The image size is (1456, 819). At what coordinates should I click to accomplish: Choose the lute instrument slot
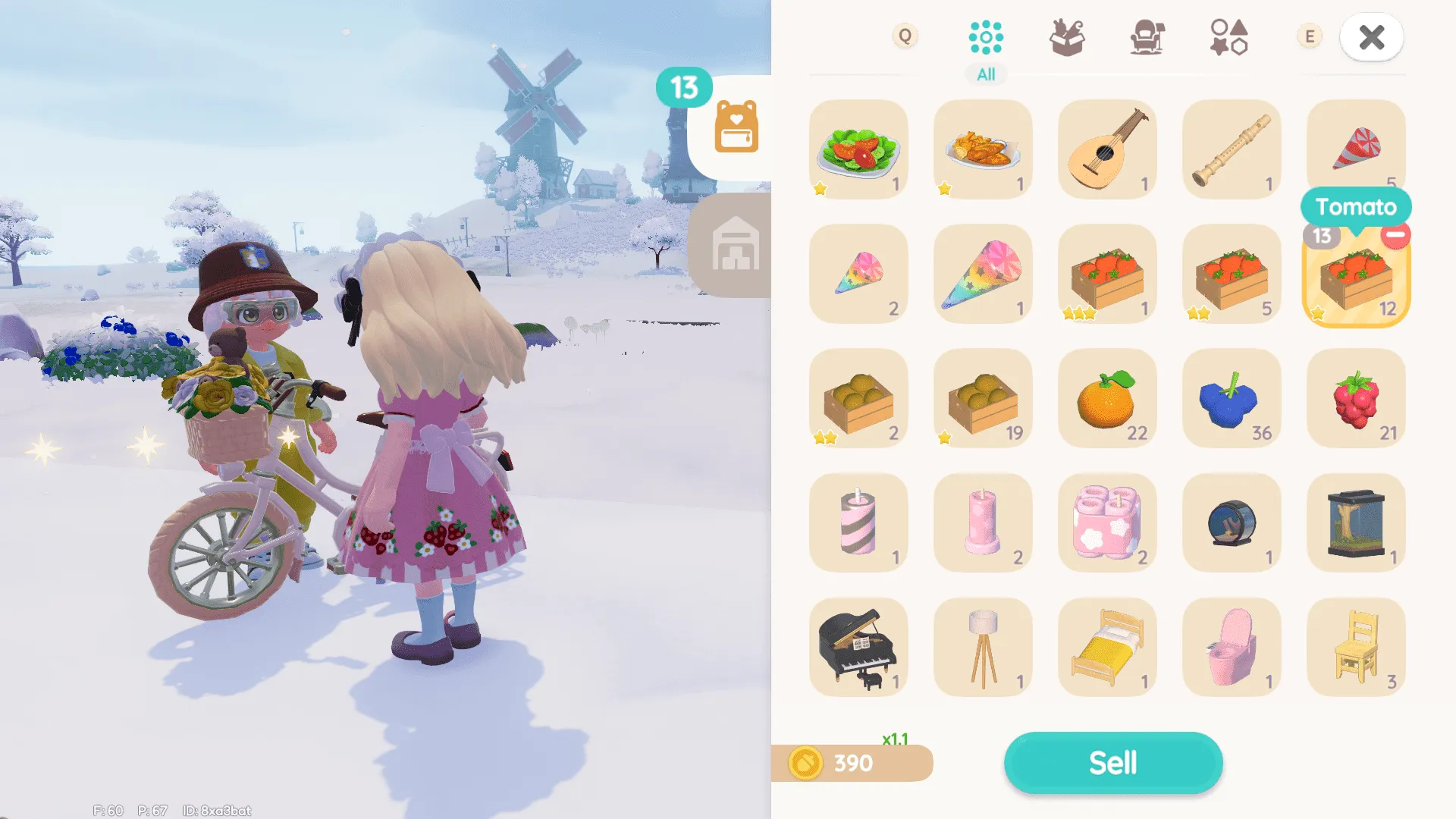1106,149
